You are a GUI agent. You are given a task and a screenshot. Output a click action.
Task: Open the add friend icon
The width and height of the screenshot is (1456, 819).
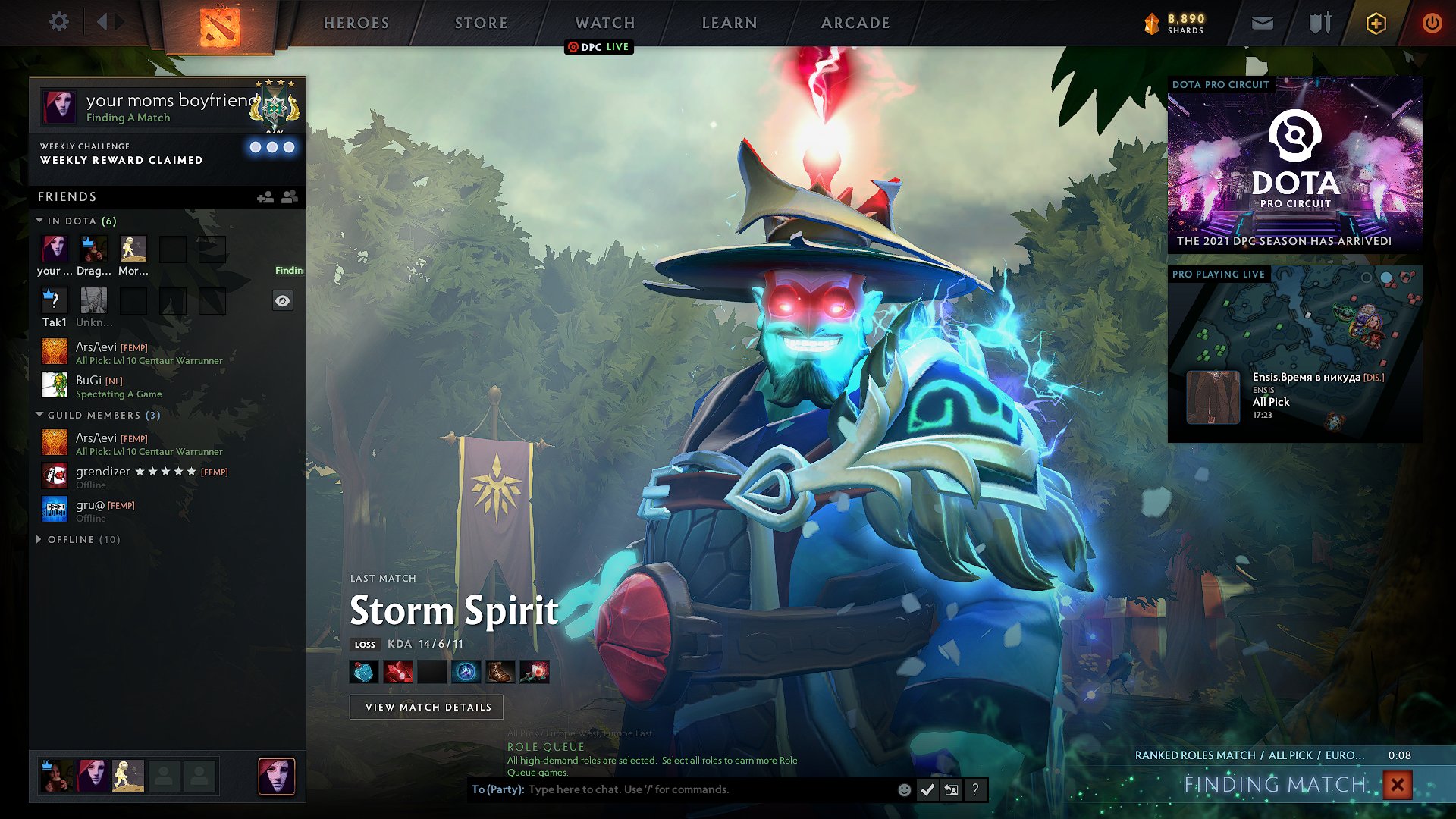click(x=265, y=196)
